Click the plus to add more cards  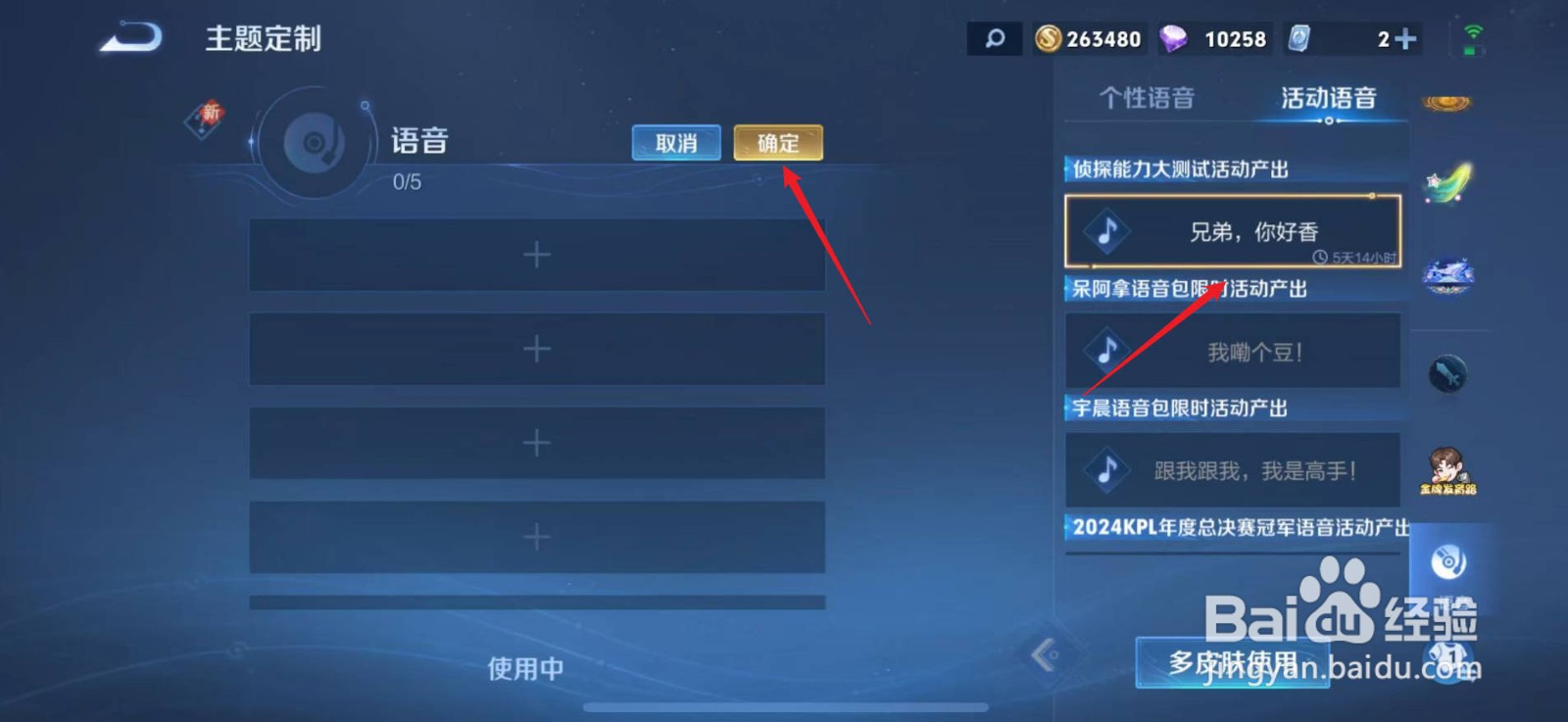(1406, 38)
